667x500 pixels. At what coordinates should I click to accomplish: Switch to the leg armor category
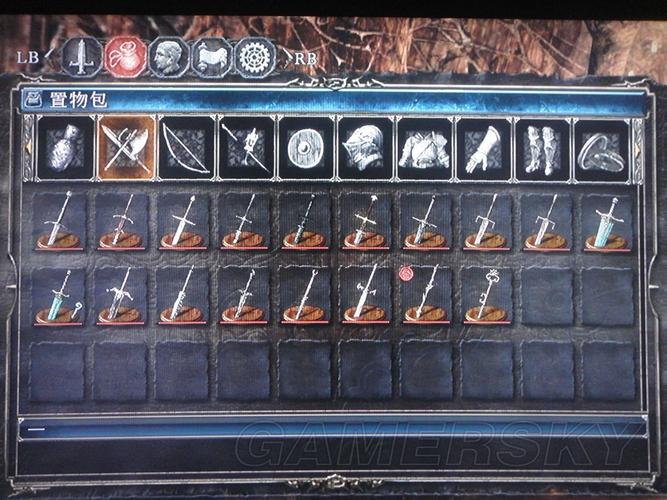click(544, 149)
